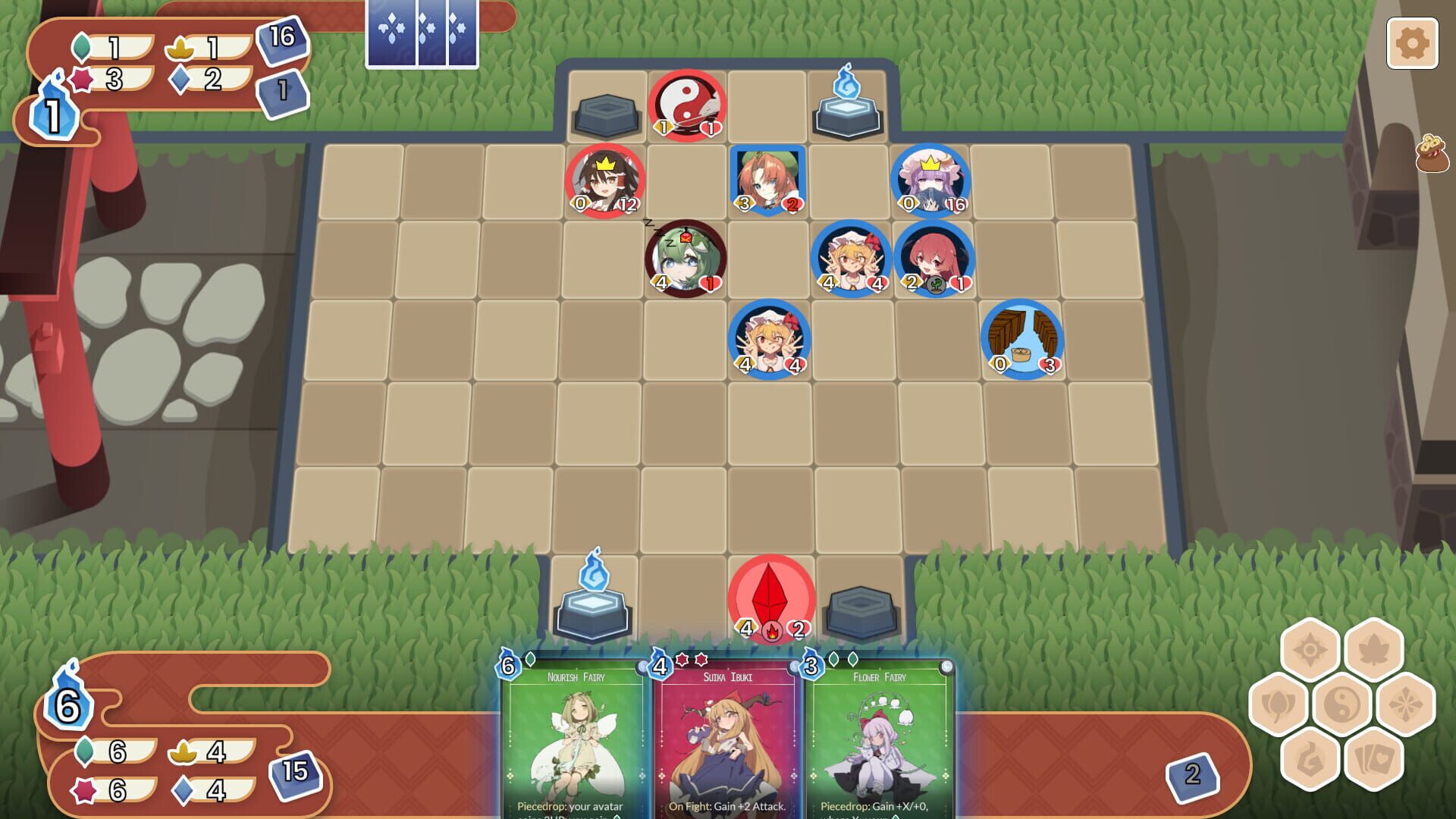The image size is (1456, 819).
Task: Select the yin-yang element hex icon
Action: [1341, 706]
